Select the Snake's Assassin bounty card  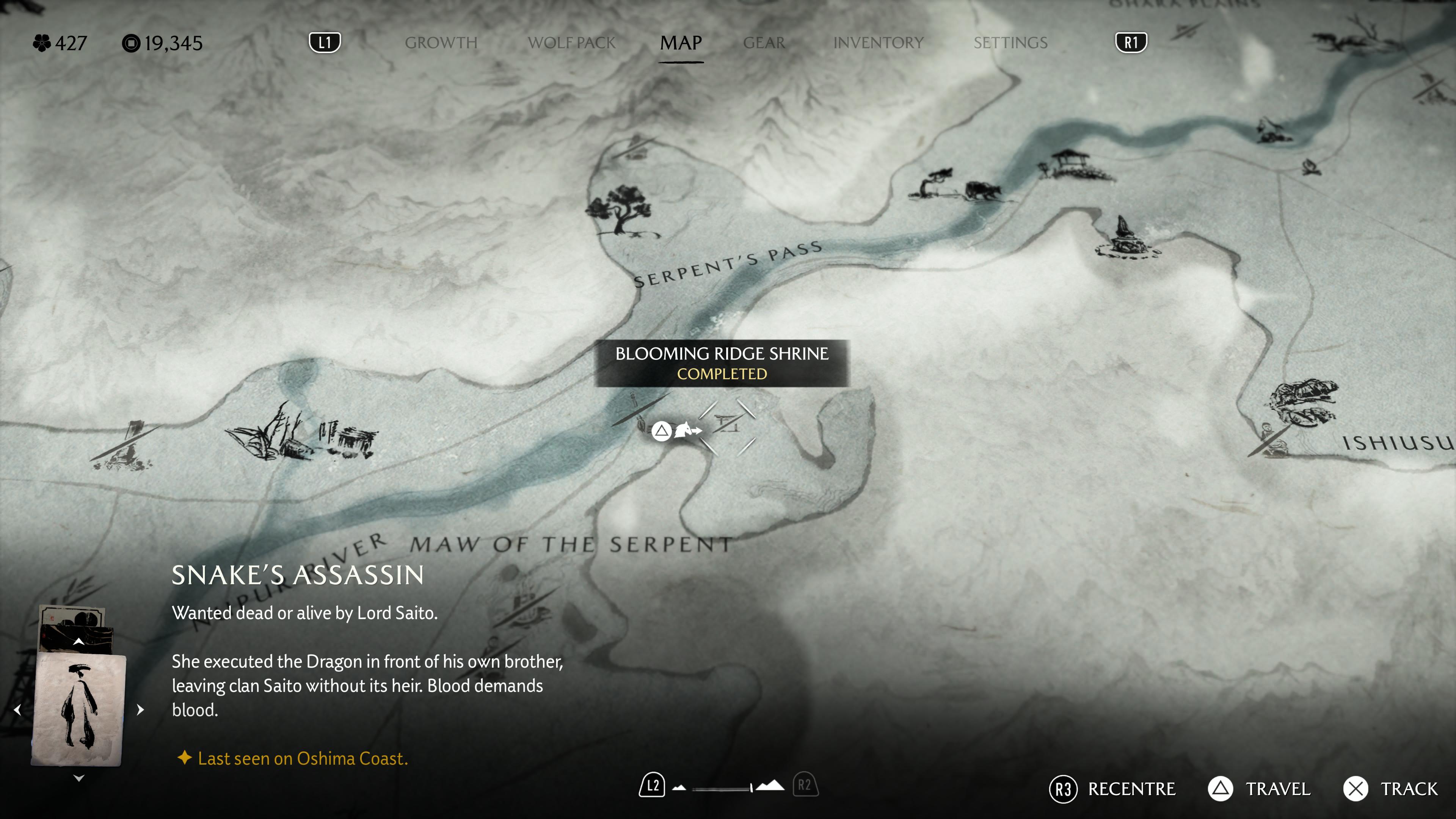[x=78, y=709]
